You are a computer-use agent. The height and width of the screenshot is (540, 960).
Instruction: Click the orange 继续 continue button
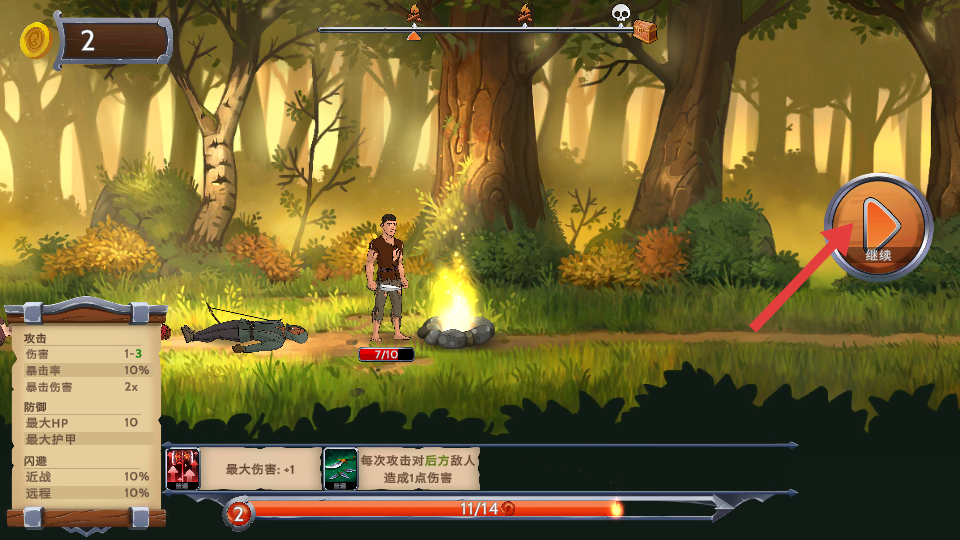pos(878,227)
